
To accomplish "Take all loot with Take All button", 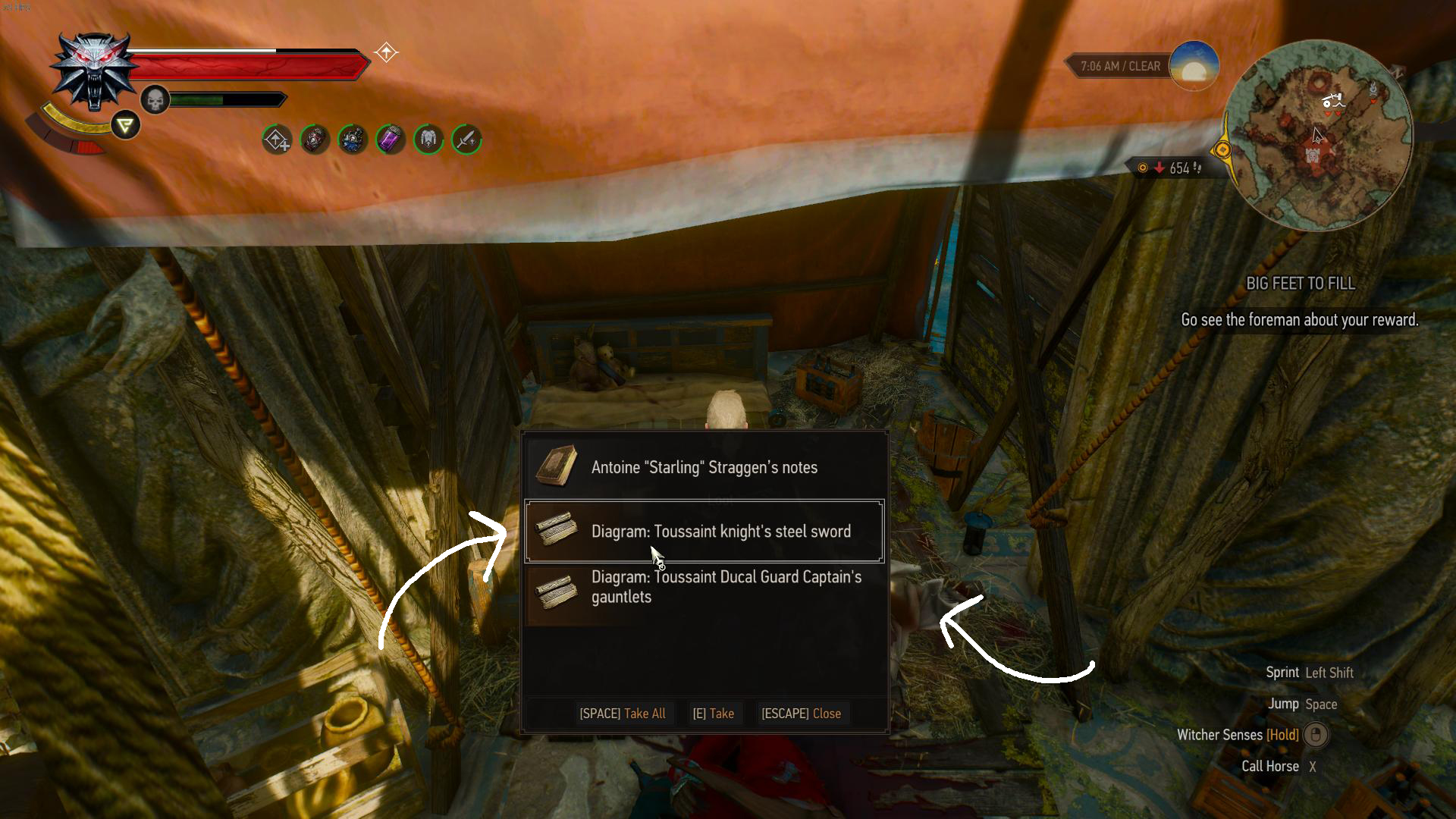I will tap(622, 714).
